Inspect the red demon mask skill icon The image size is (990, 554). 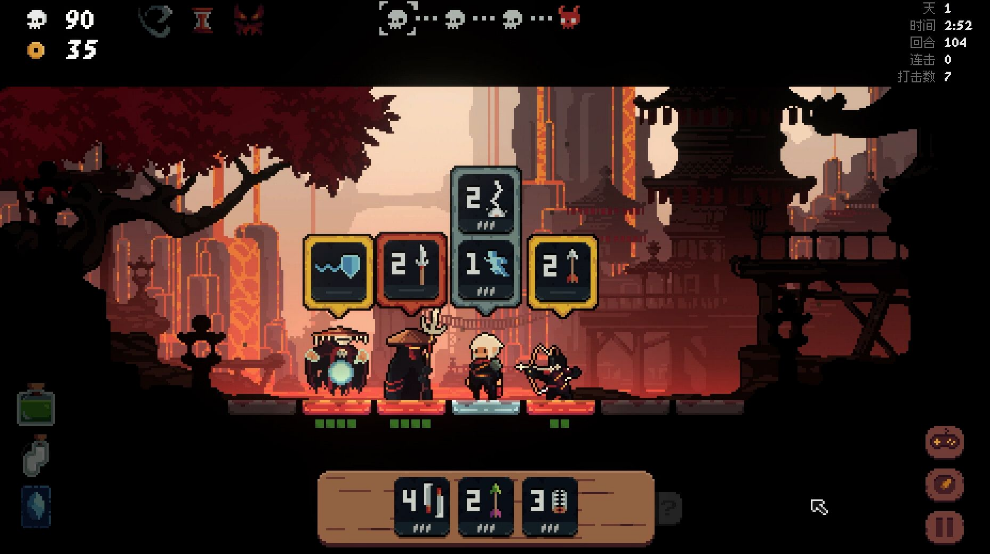pyautogui.click(x=248, y=20)
